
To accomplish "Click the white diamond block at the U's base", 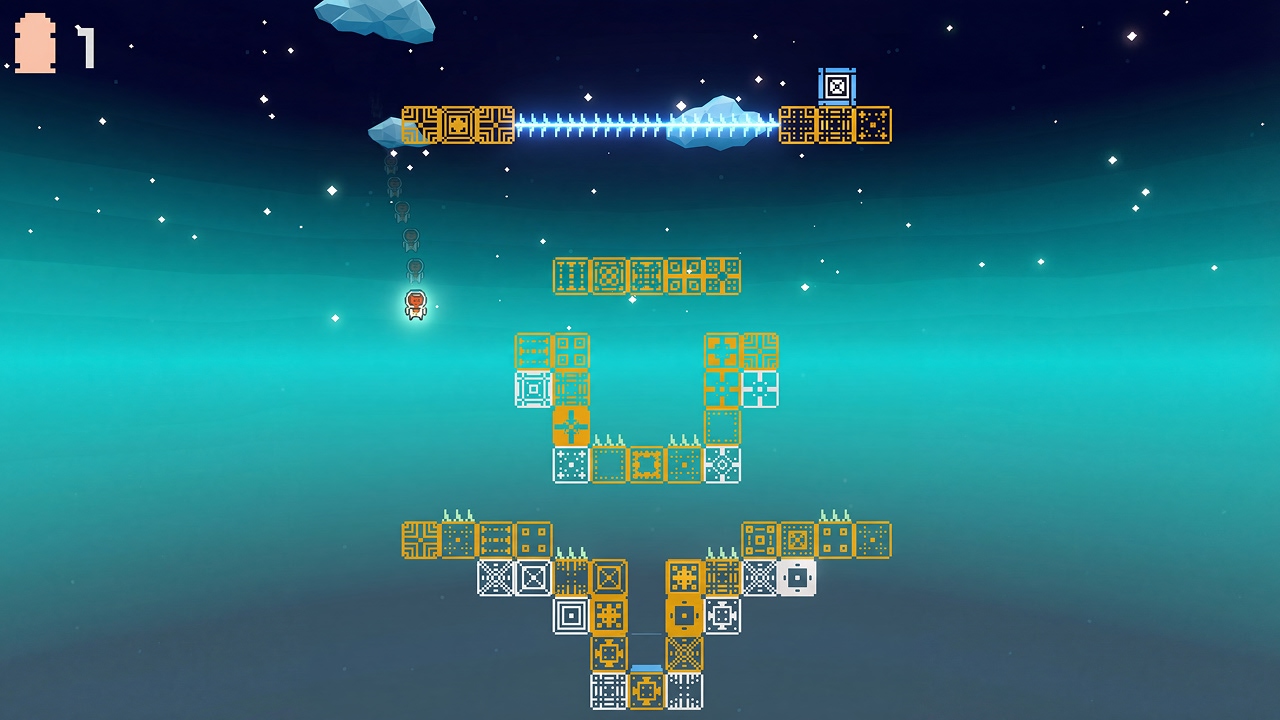I will coord(720,463).
